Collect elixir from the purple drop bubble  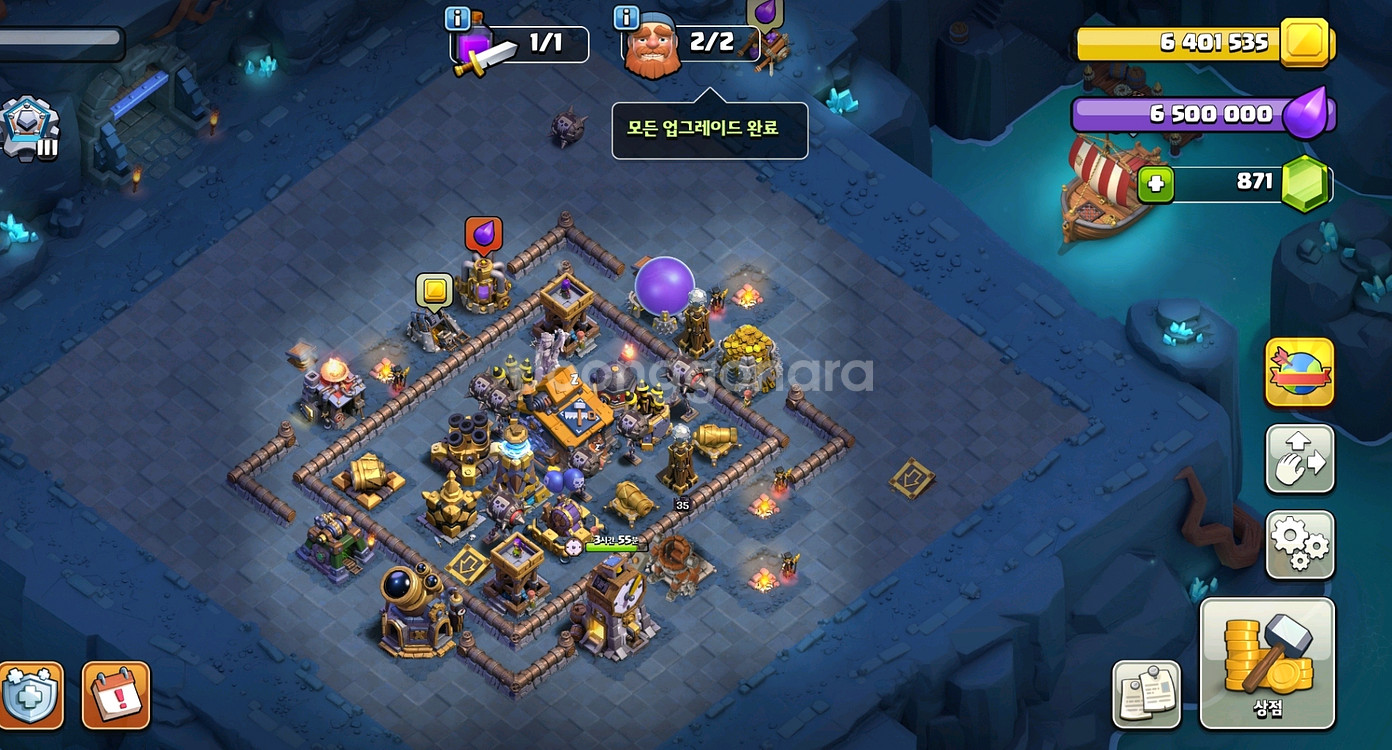[484, 234]
